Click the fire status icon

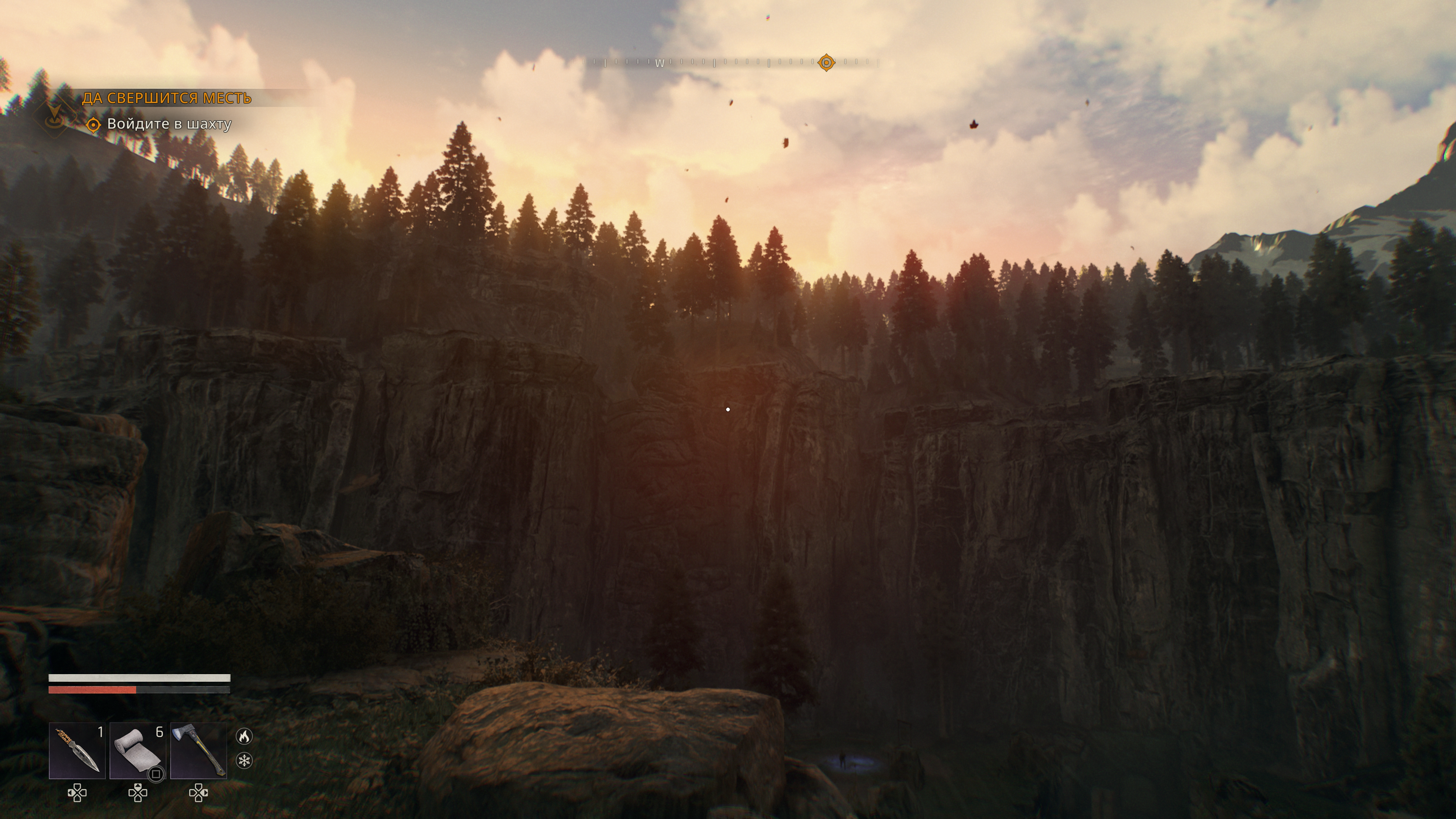click(244, 736)
